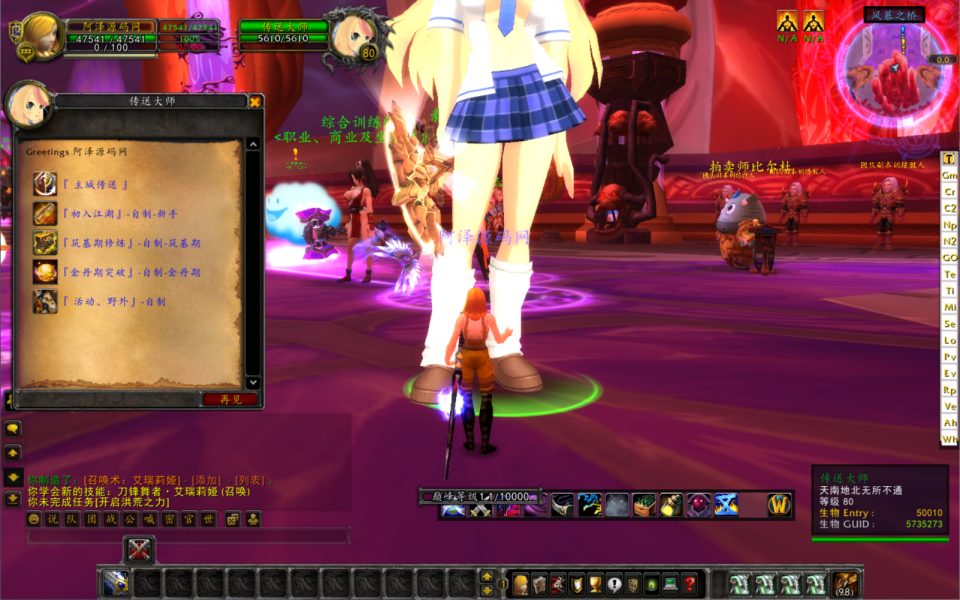The width and height of the screenshot is (960, 600).
Task: Click the 再见 goodbye button
Action: coord(230,399)
